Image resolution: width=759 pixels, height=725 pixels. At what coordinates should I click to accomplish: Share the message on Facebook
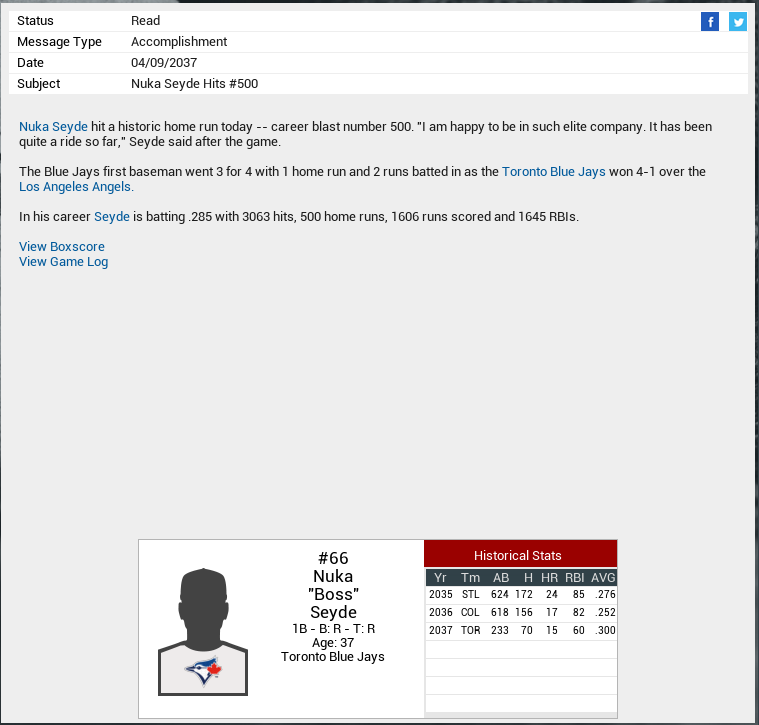click(x=710, y=22)
